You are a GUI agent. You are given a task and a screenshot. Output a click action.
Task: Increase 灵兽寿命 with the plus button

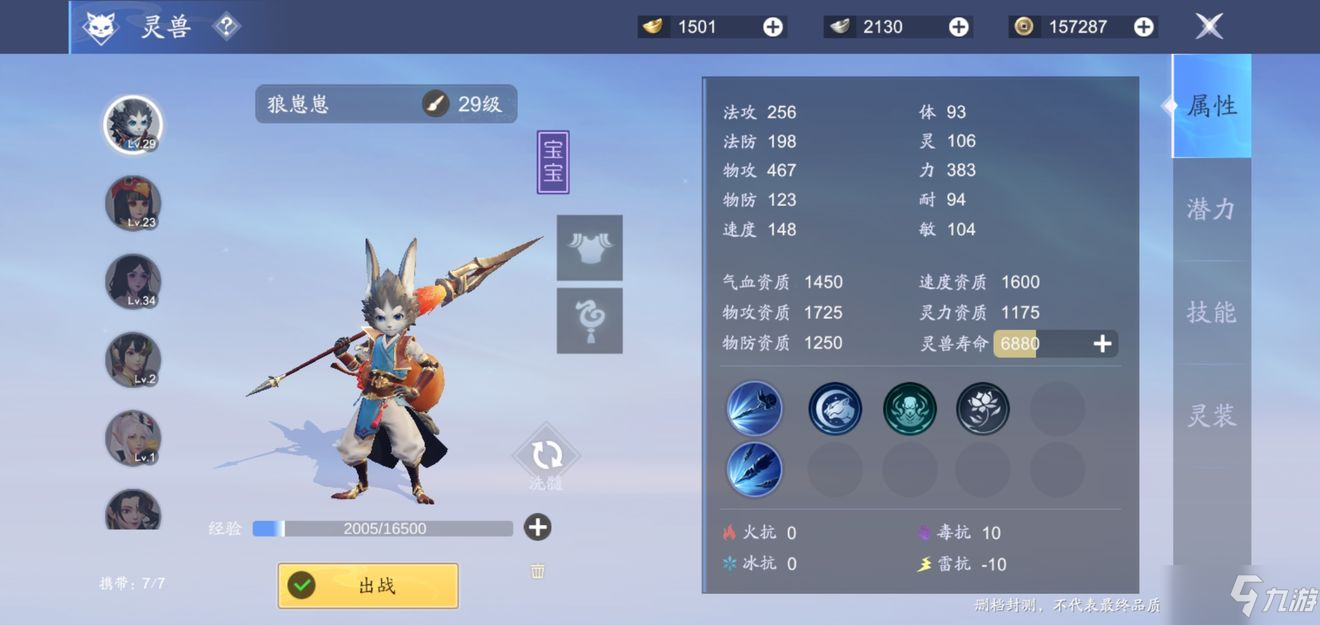(1102, 344)
